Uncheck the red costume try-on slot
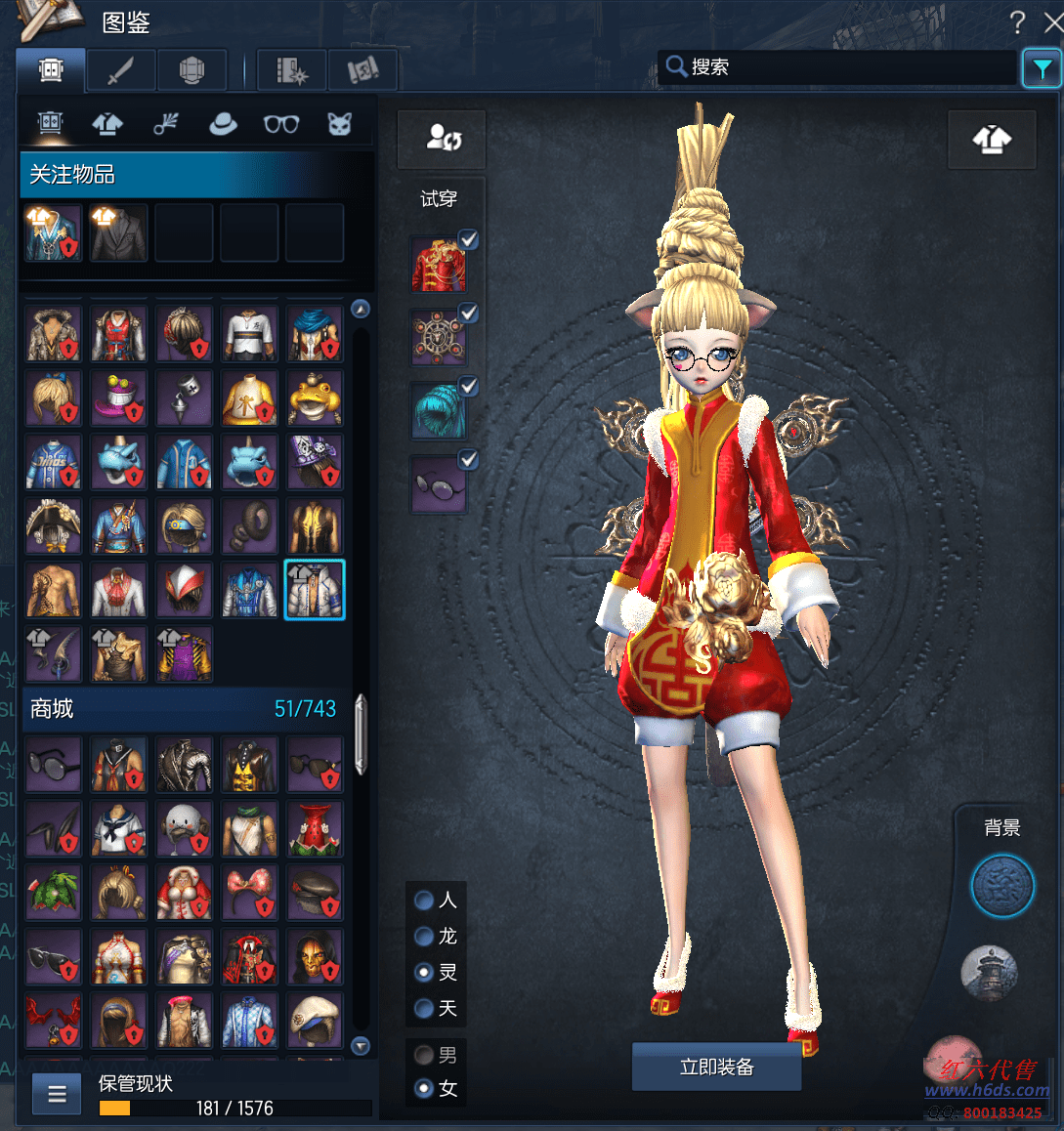 469,239
